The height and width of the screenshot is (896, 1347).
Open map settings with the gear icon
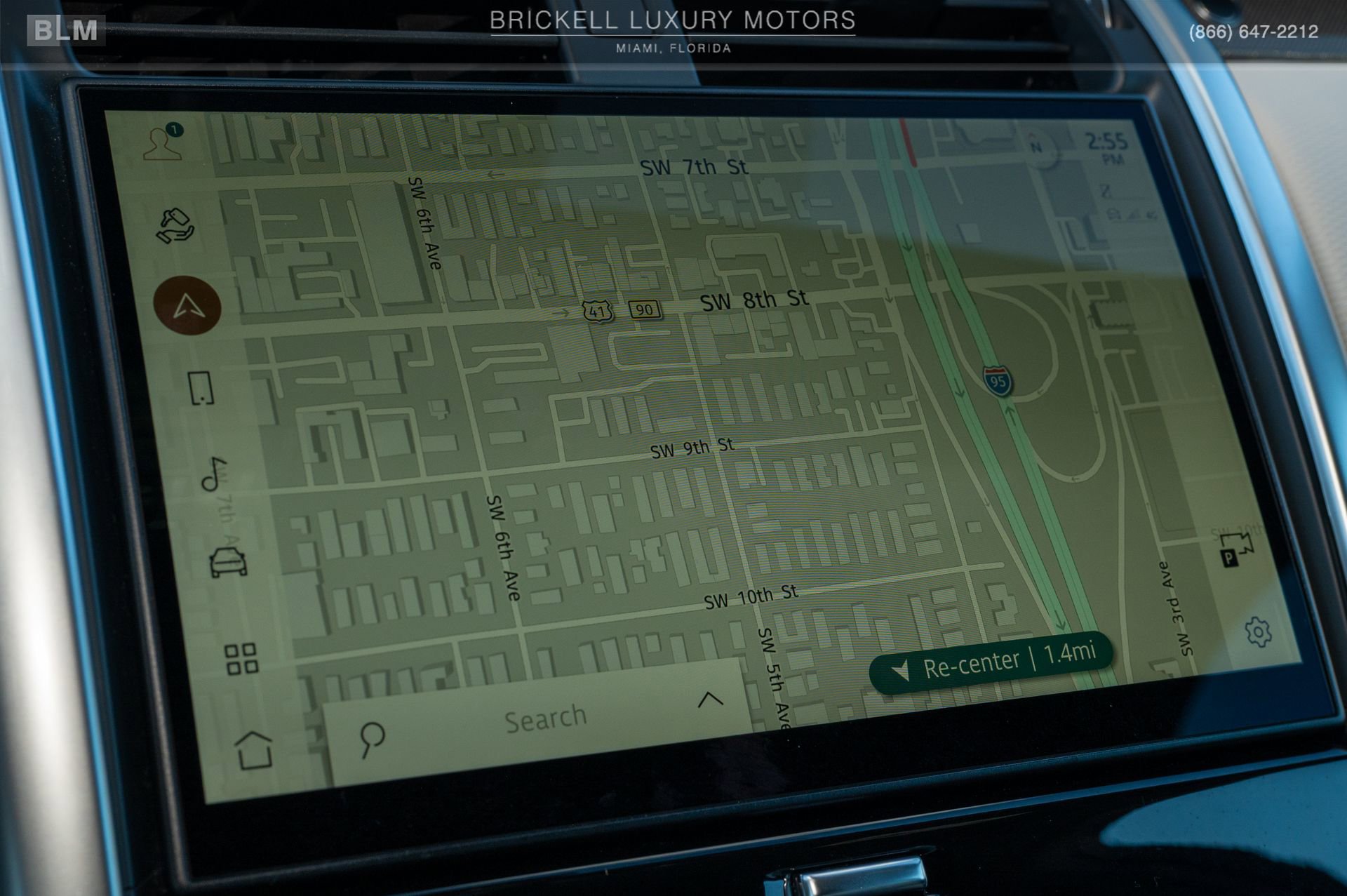[1259, 632]
